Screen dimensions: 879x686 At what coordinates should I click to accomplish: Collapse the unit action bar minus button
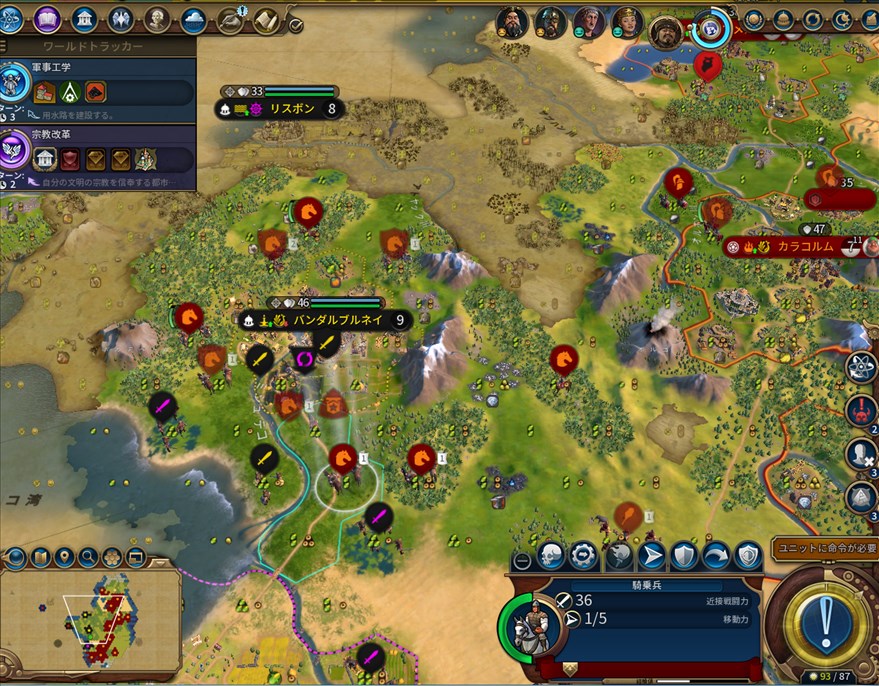[x=520, y=558]
